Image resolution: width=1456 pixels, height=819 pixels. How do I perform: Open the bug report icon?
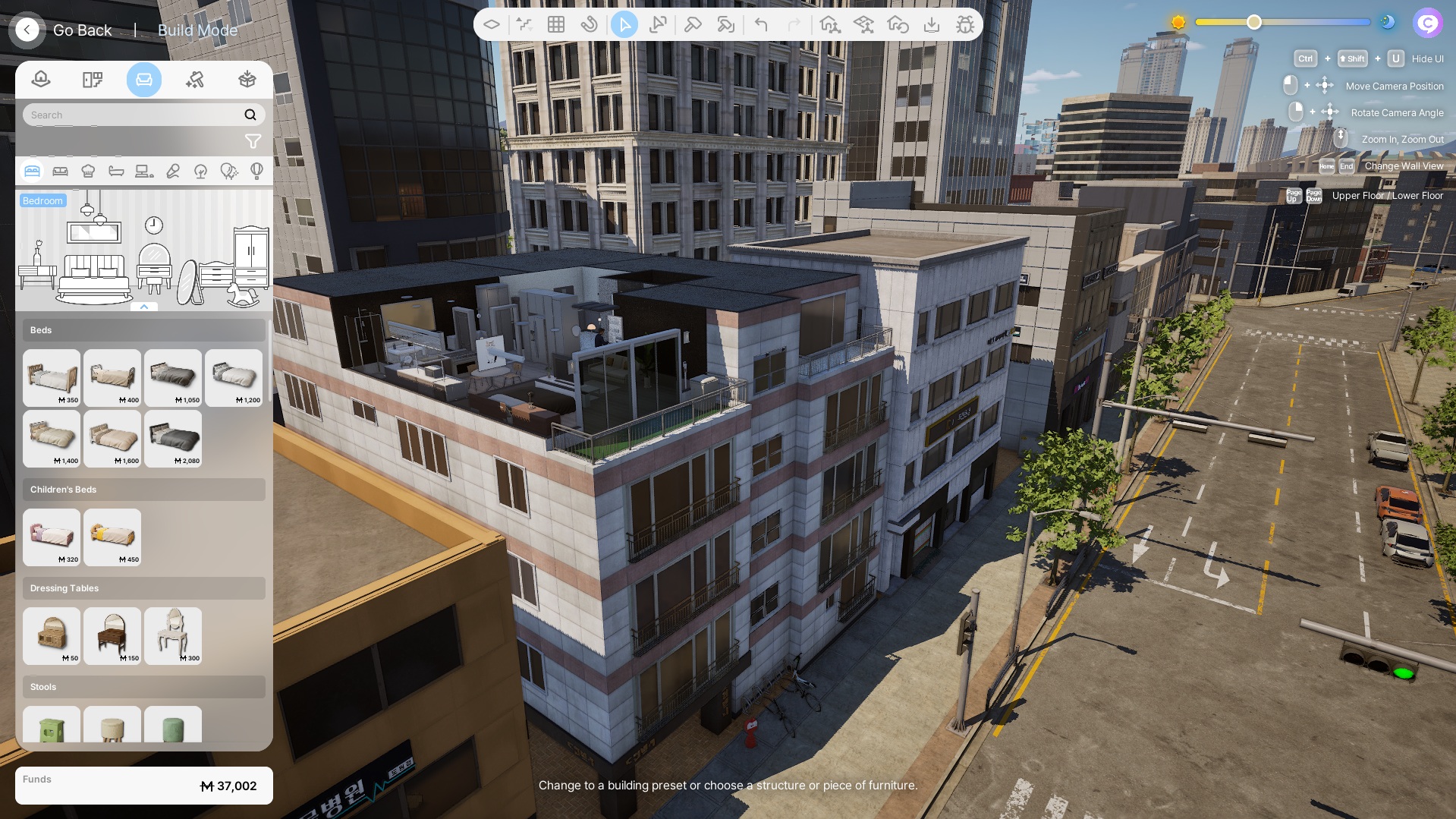[x=965, y=25]
